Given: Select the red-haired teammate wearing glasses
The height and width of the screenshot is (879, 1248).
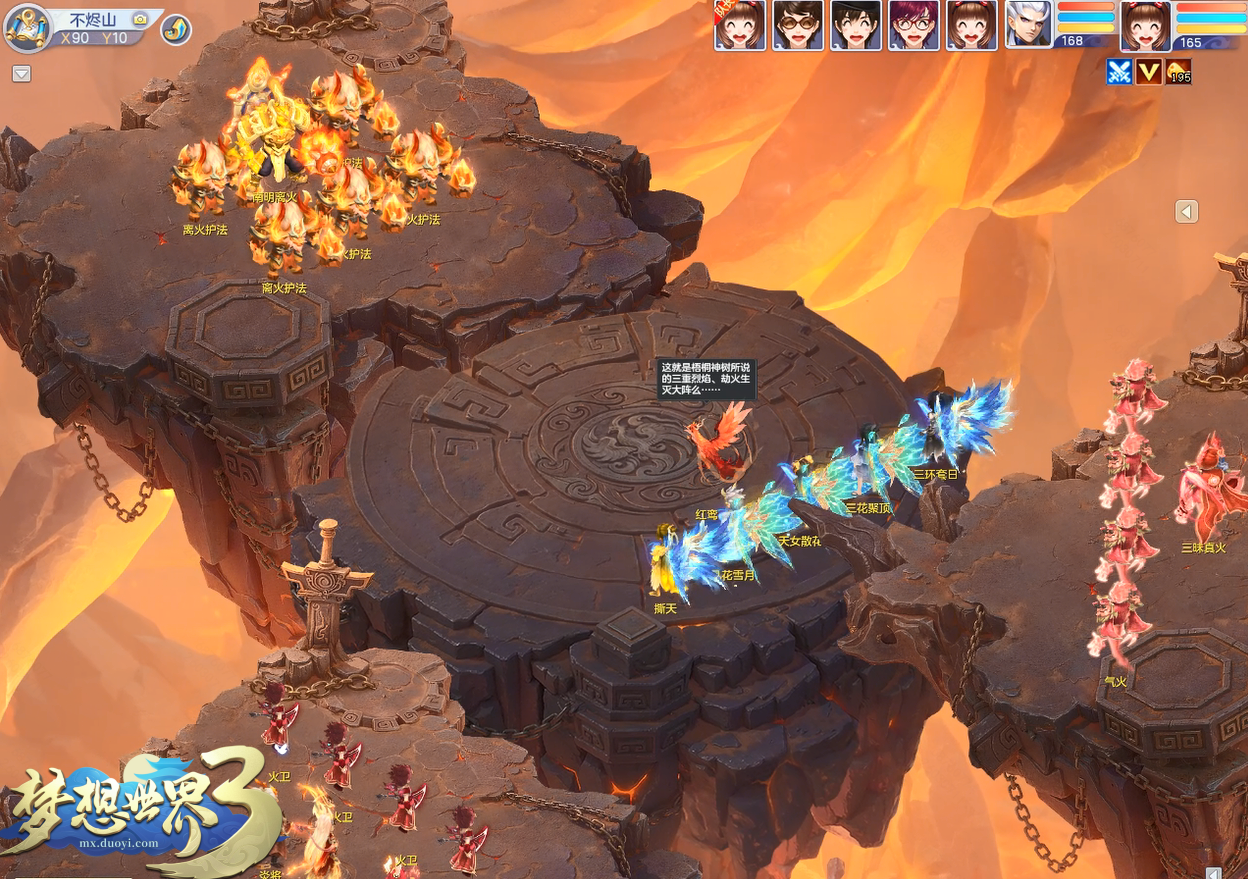Looking at the screenshot, I should (x=914, y=25).
